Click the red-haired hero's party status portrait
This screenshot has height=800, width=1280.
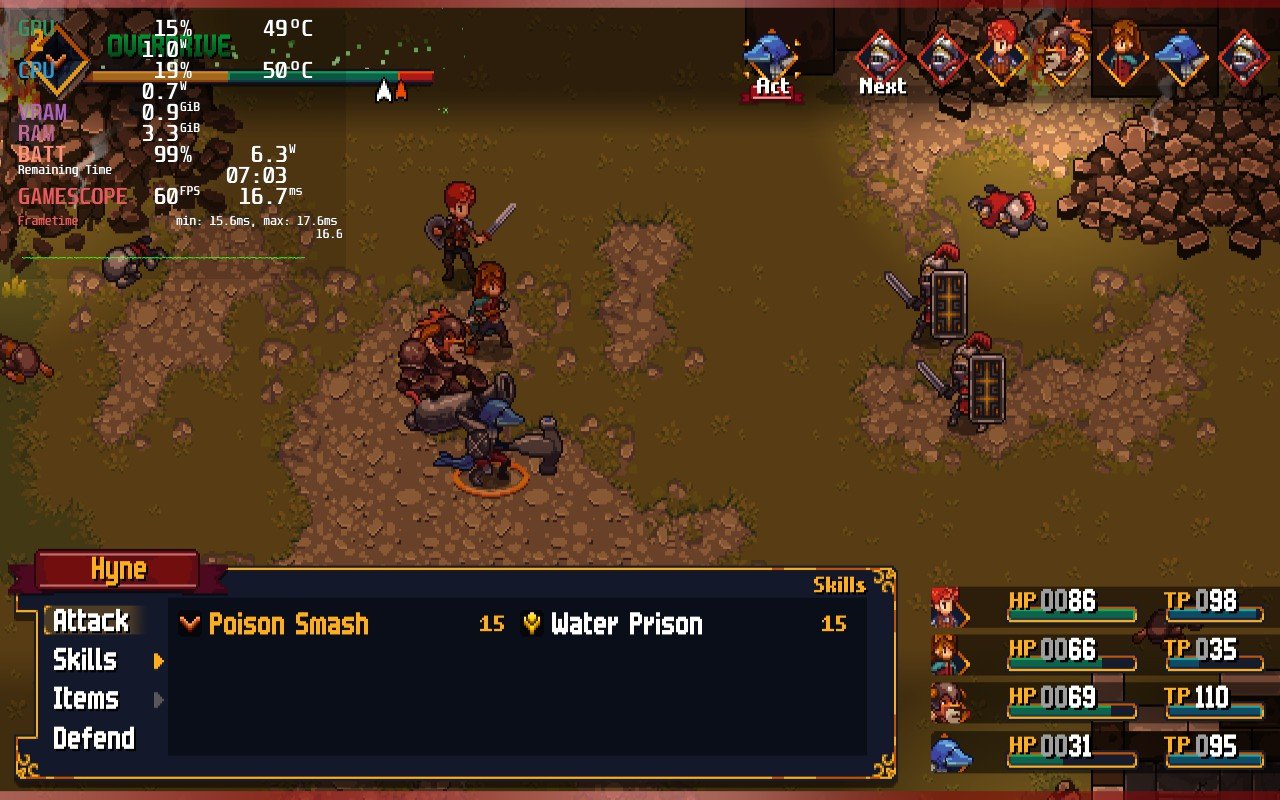949,607
